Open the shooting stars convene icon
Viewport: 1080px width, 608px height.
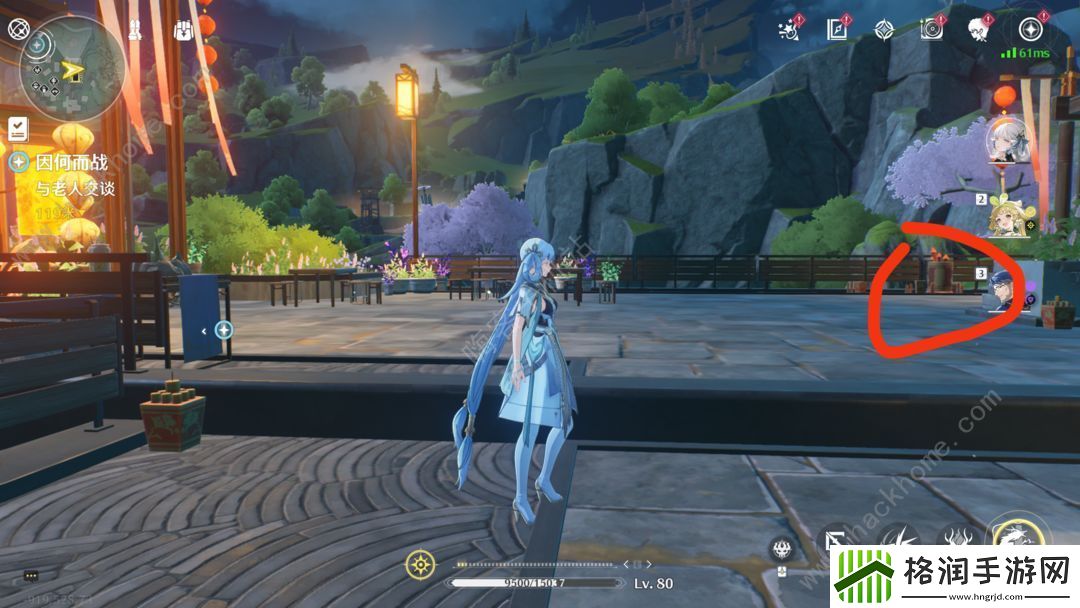click(791, 29)
